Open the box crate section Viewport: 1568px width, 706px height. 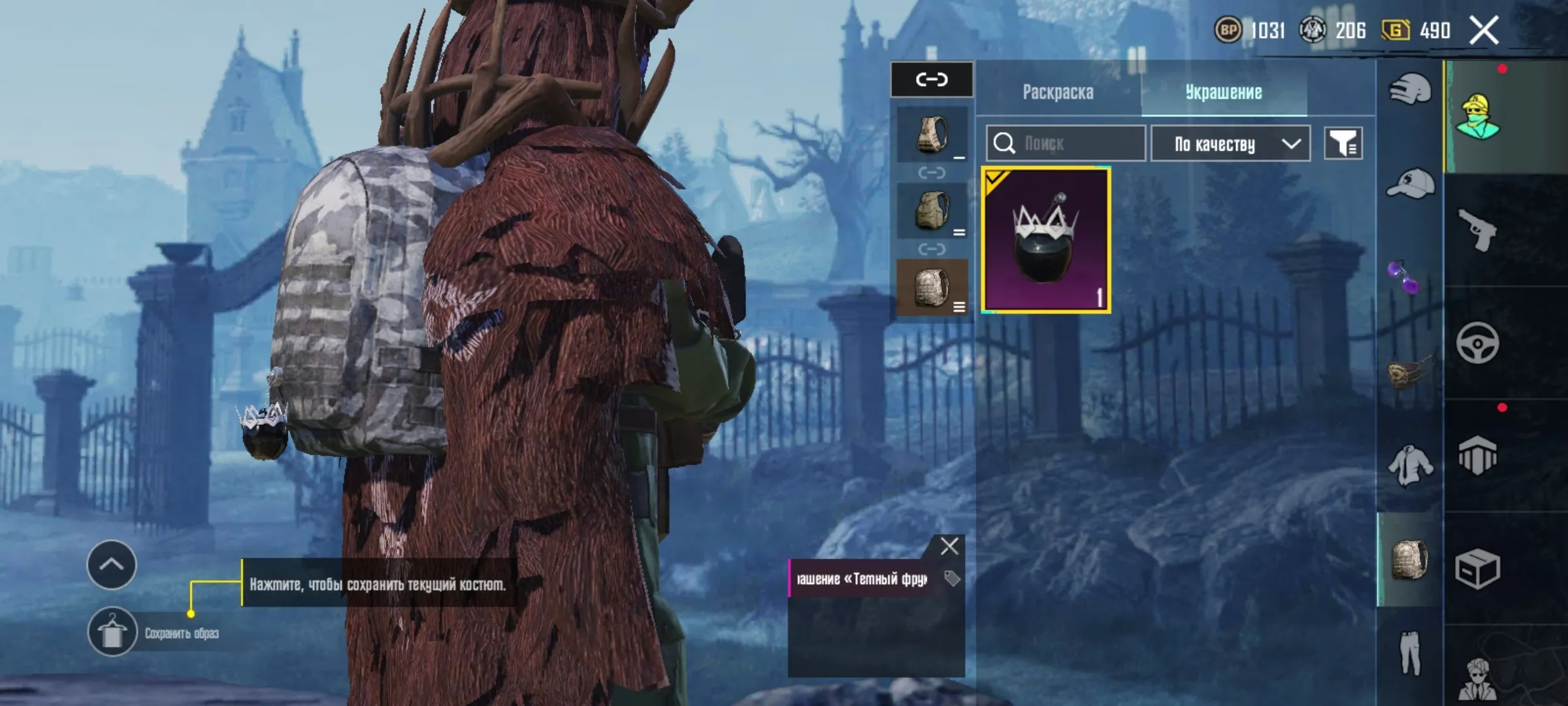tap(1478, 569)
